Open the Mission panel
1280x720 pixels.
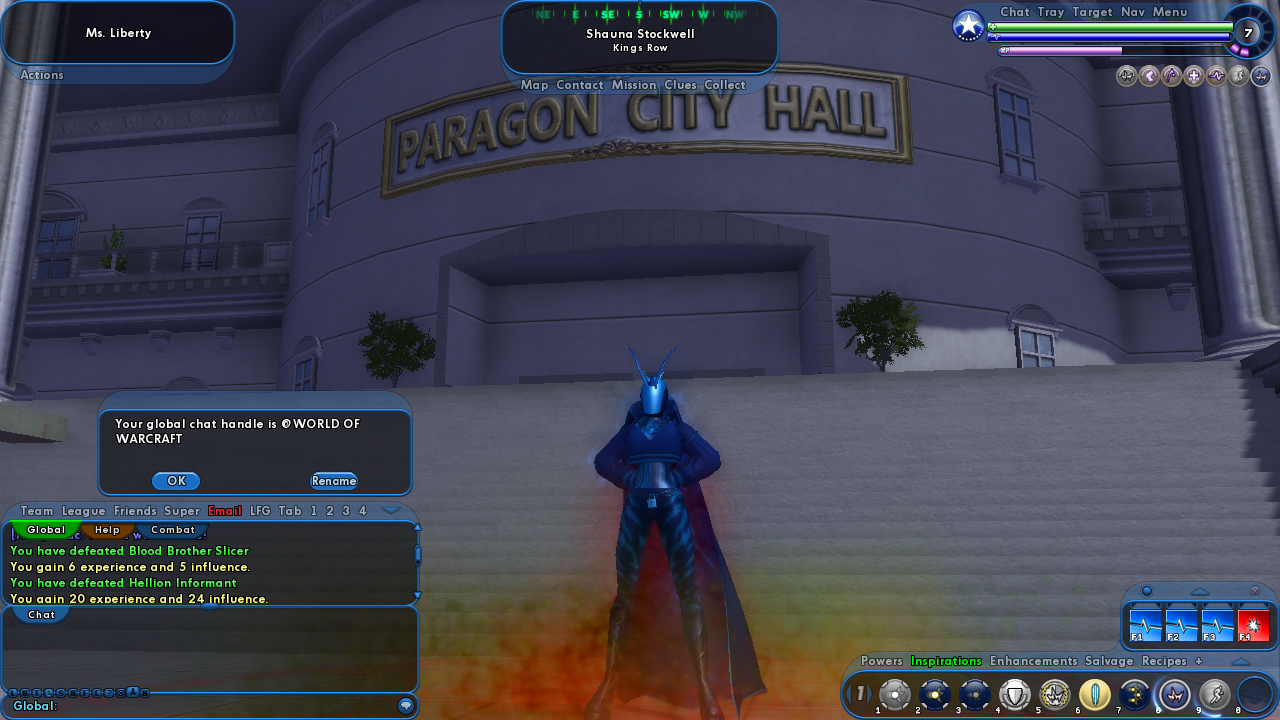(634, 85)
